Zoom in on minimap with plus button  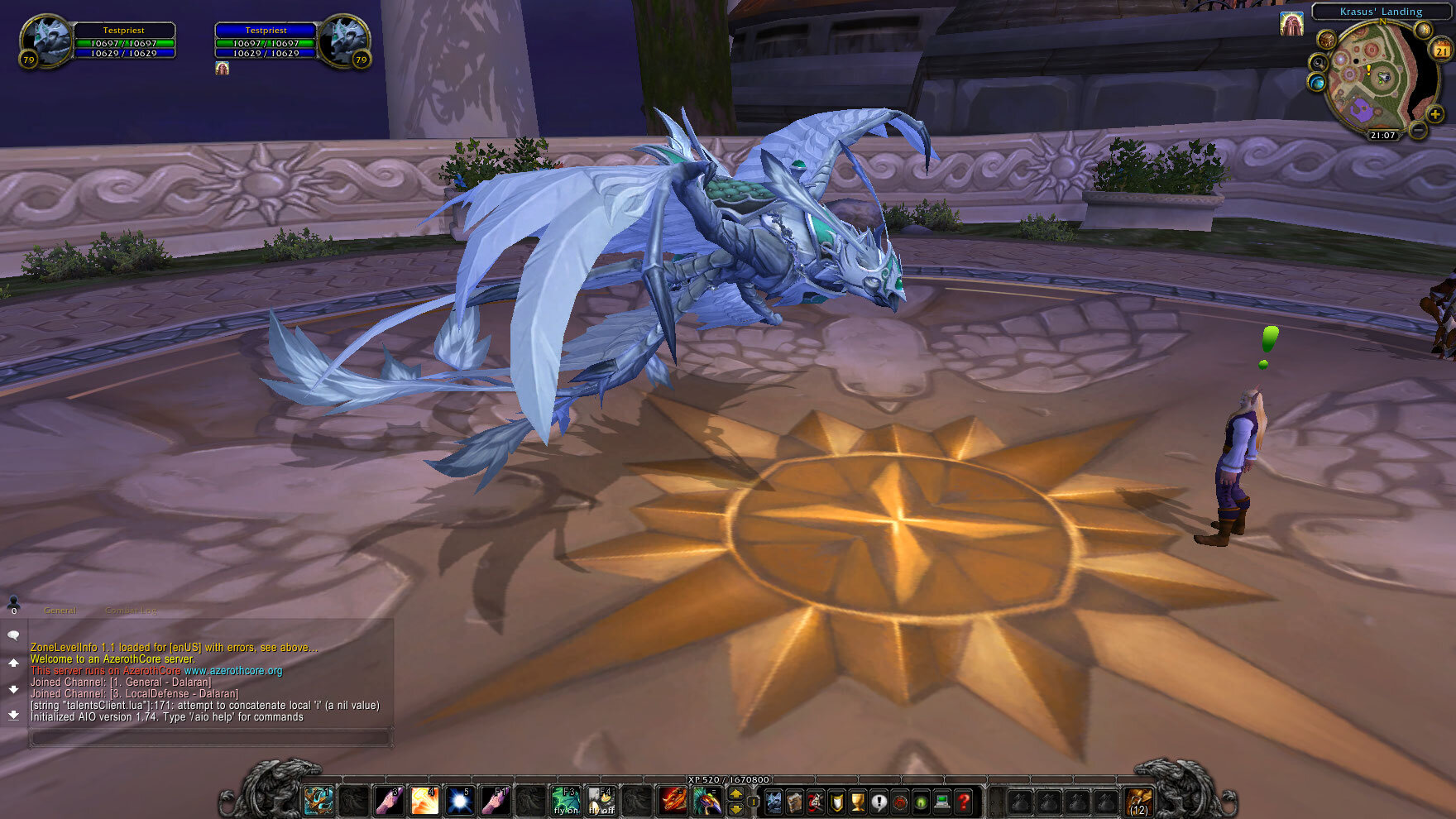[x=1434, y=114]
